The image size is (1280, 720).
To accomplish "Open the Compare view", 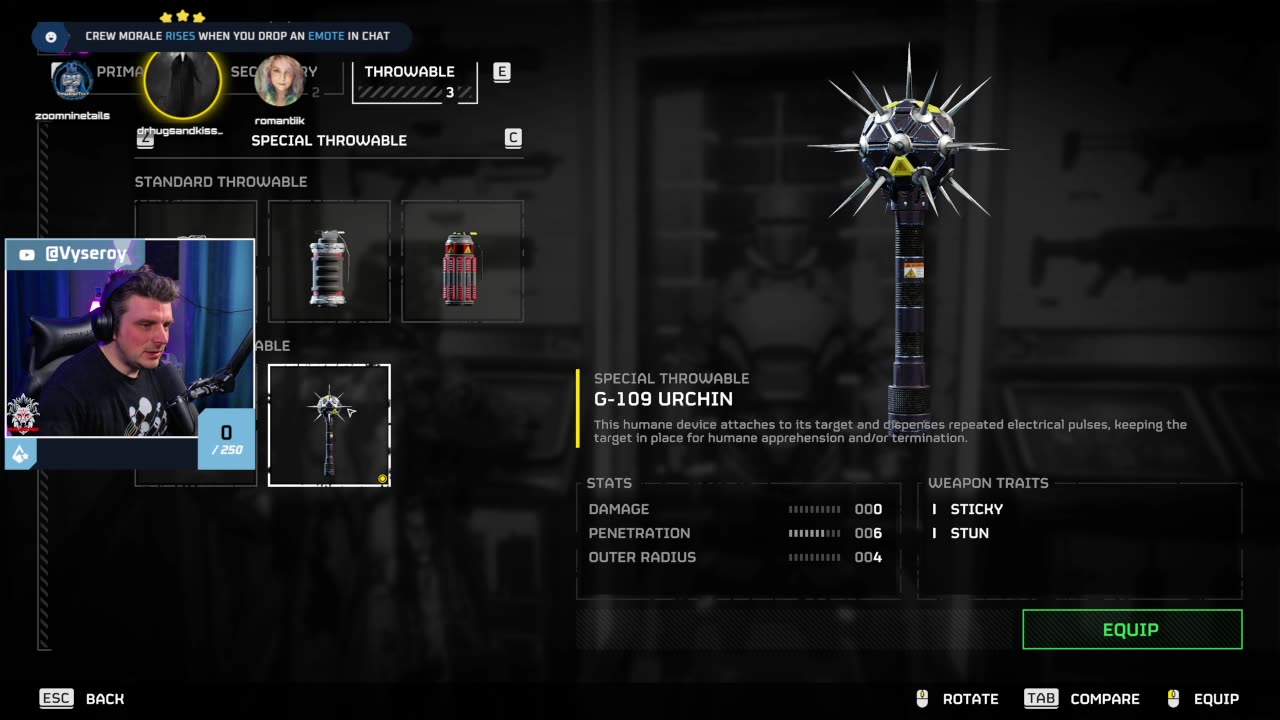I will [x=1082, y=699].
